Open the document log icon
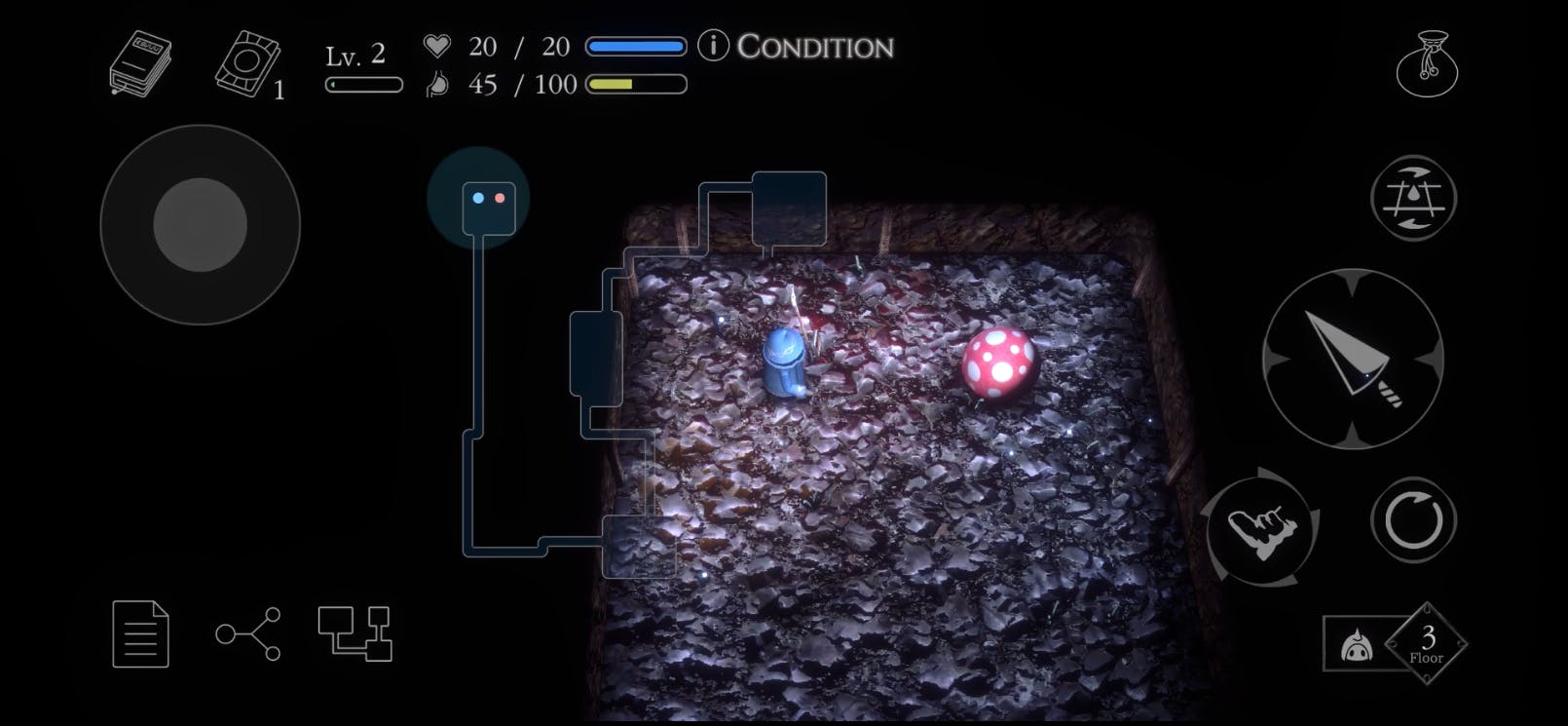Viewport: 1568px width, 726px height. tap(141, 634)
